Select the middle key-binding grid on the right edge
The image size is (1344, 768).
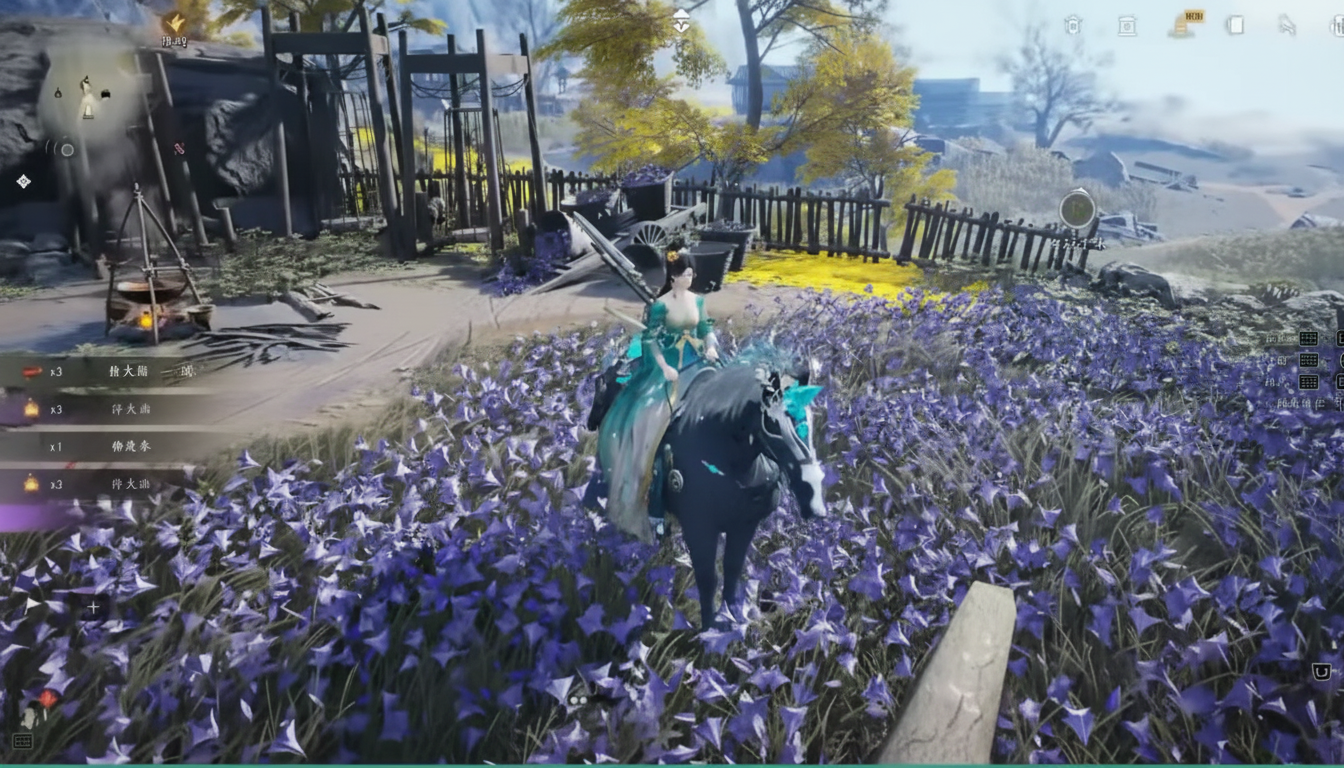click(1308, 360)
